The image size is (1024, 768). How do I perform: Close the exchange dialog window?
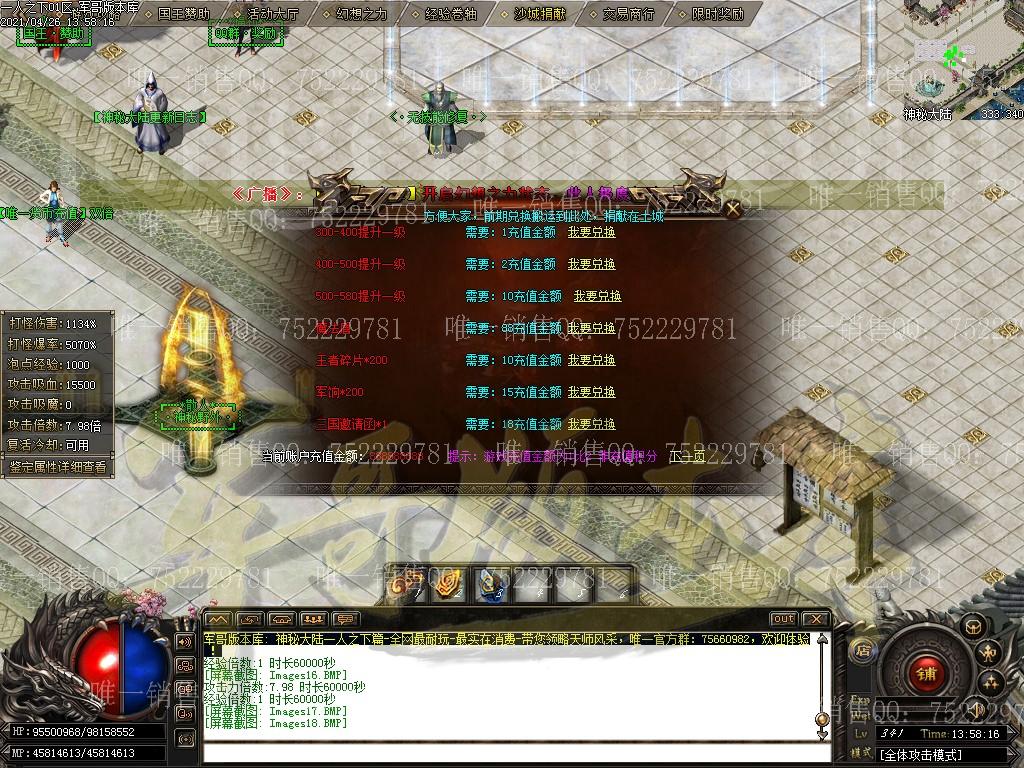pyautogui.click(x=733, y=209)
